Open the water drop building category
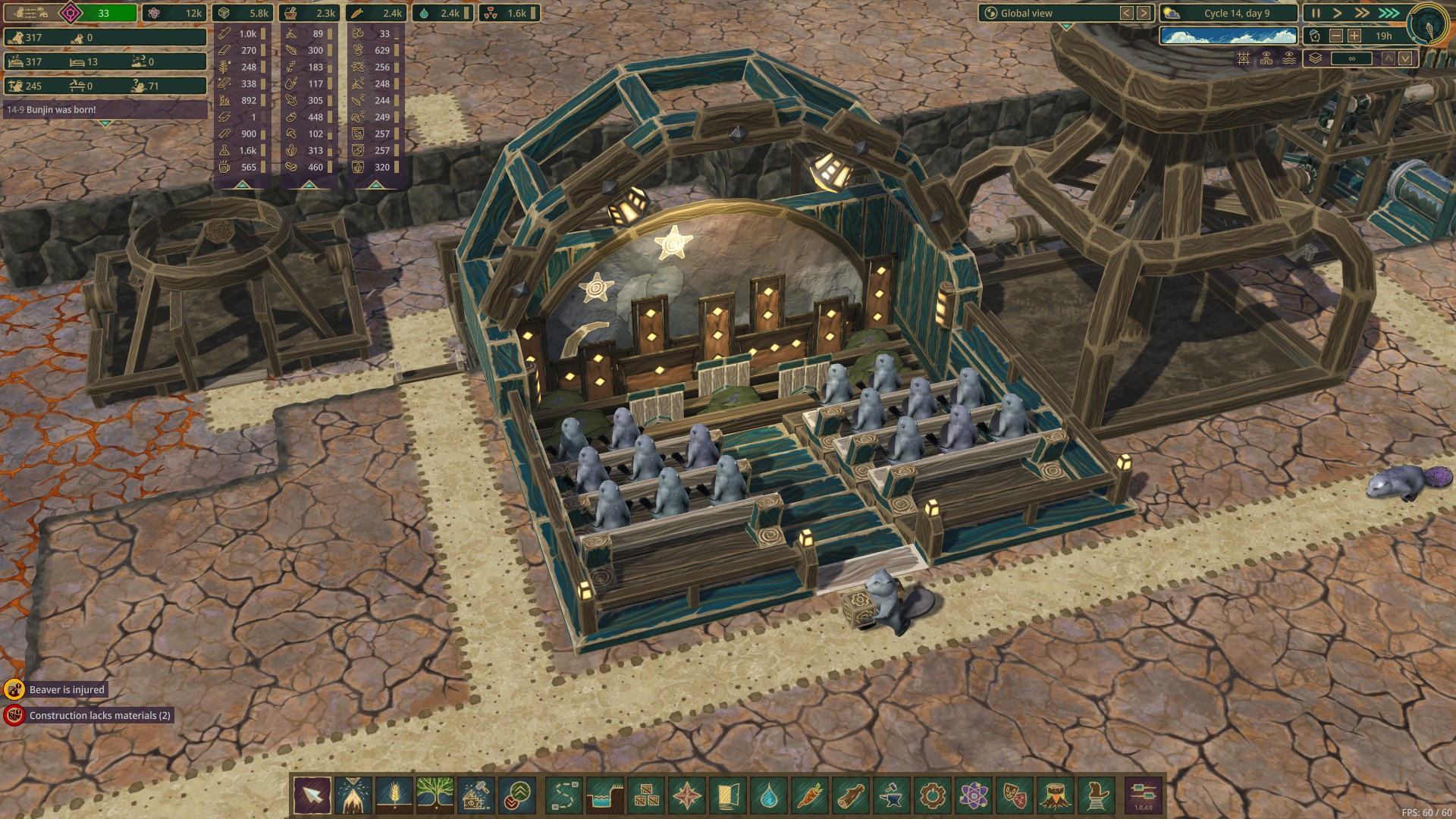The image size is (1456, 819). pyautogui.click(x=768, y=796)
